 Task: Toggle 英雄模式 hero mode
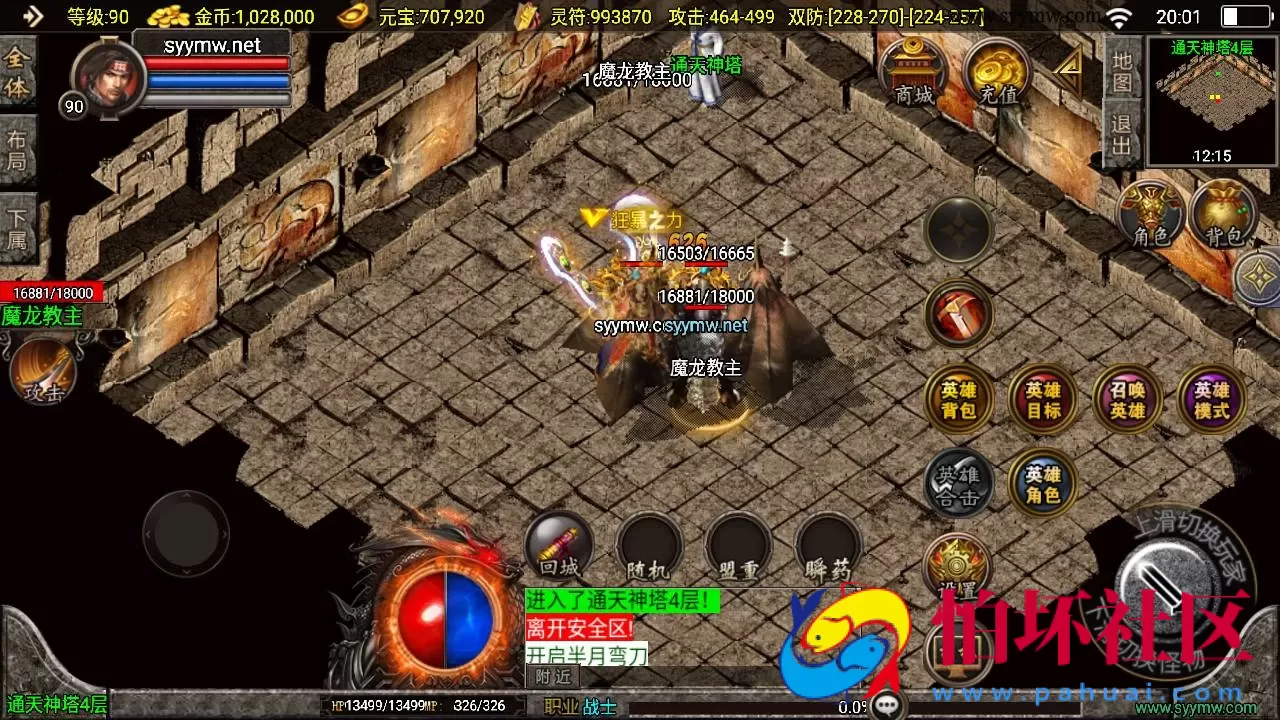tap(1210, 399)
